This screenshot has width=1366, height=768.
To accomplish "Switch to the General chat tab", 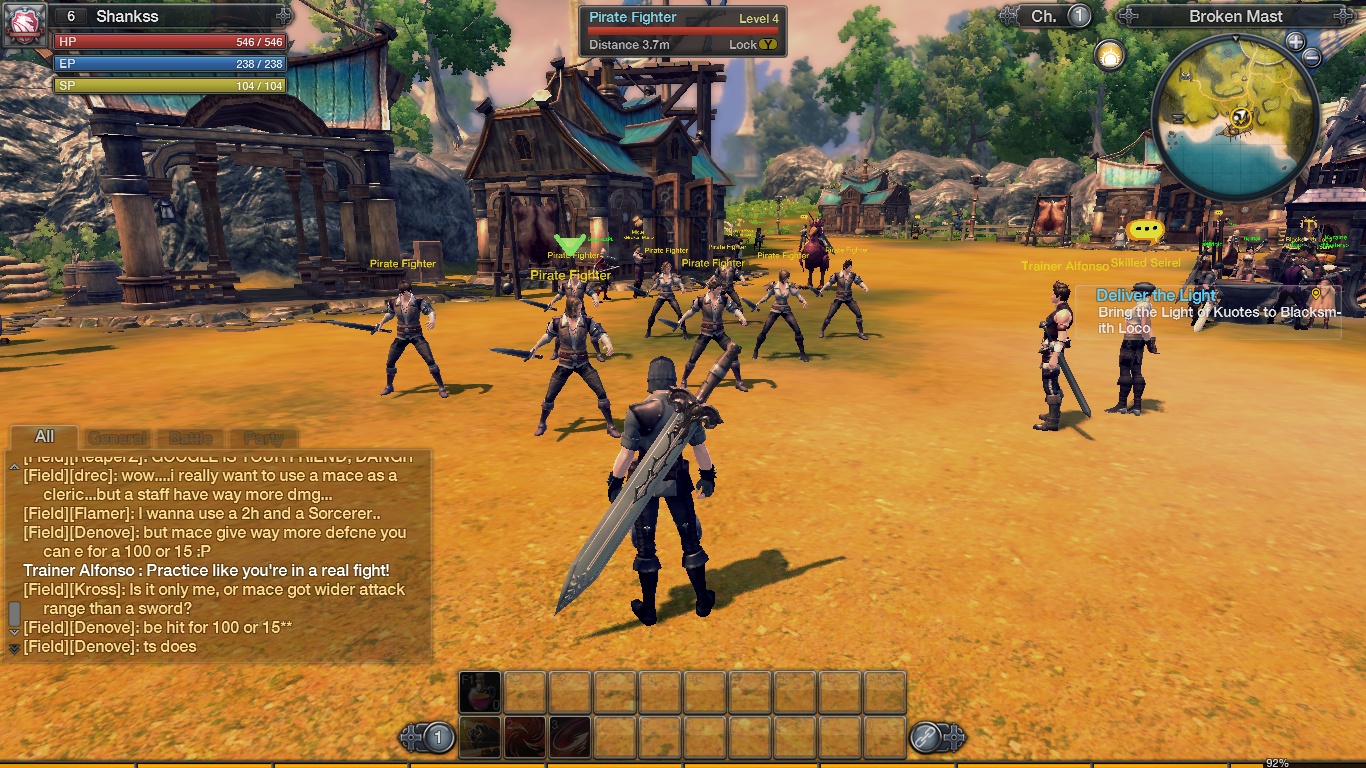I will click(x=117, y=438).
